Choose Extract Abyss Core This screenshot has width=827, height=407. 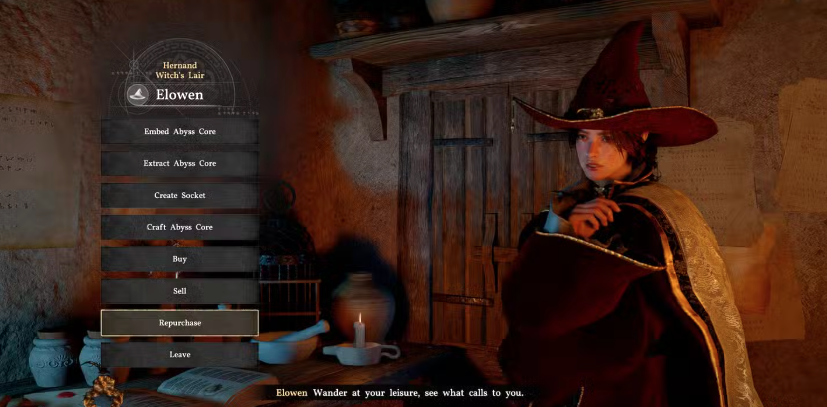click(x=179, y=163)
